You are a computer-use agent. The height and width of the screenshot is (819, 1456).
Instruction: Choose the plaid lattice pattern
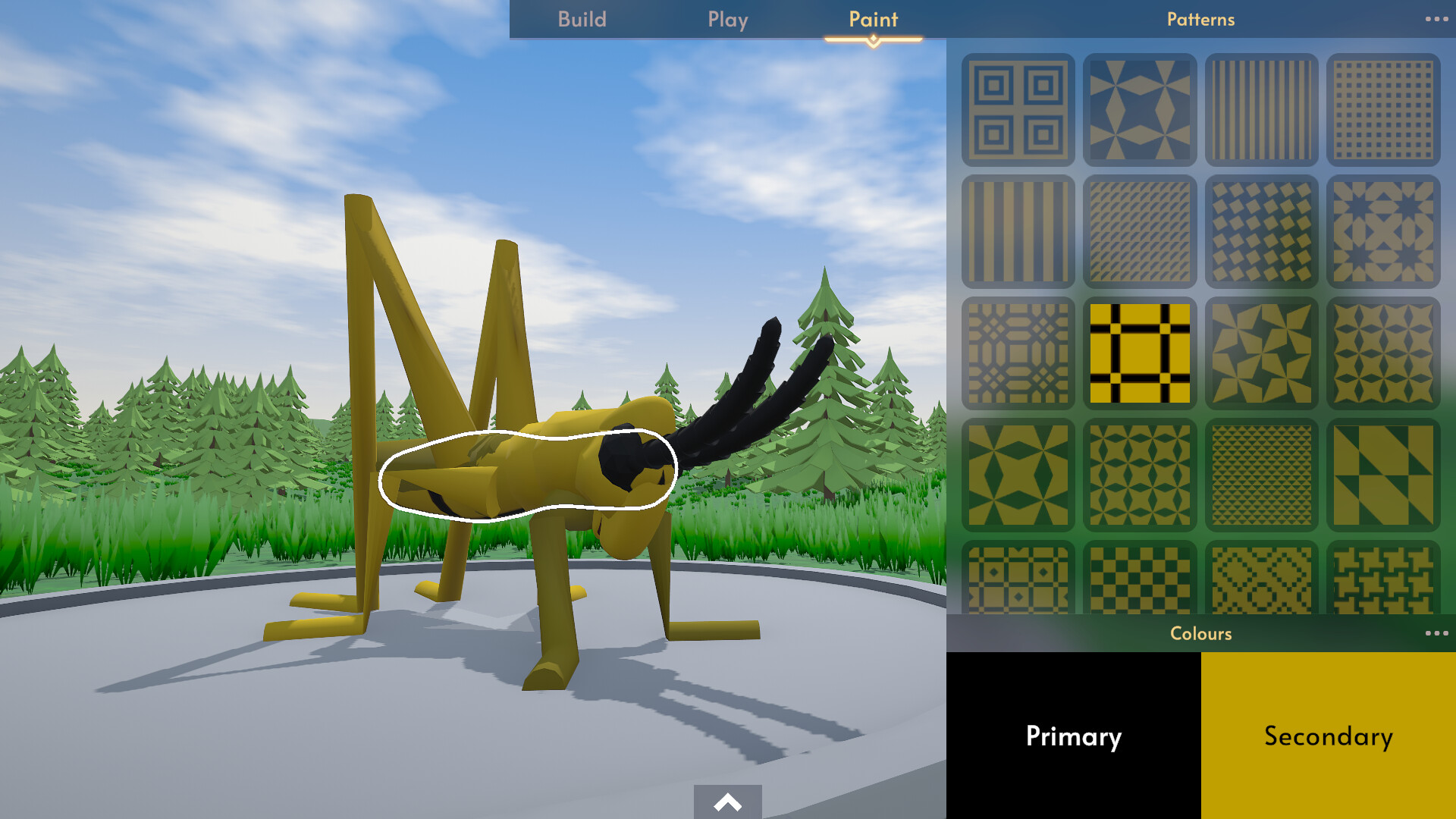click(1018, 353)
